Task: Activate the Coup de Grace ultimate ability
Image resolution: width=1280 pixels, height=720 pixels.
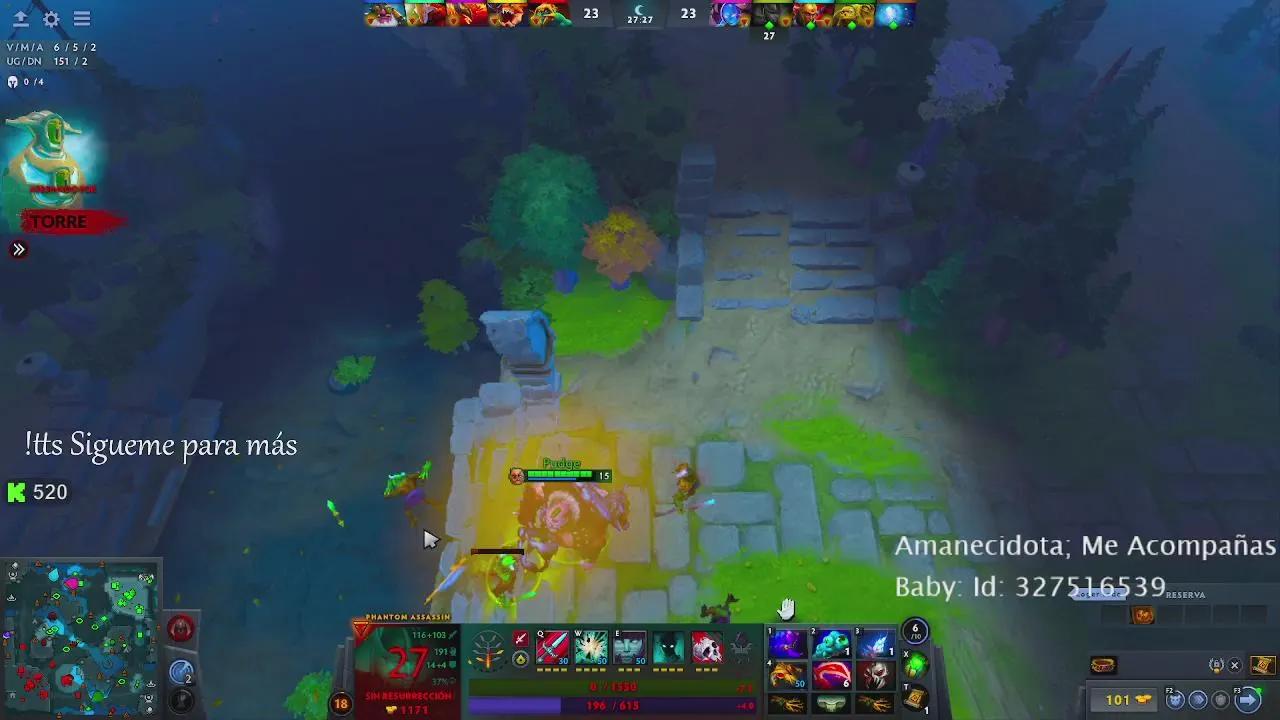Action: [707, 647]
